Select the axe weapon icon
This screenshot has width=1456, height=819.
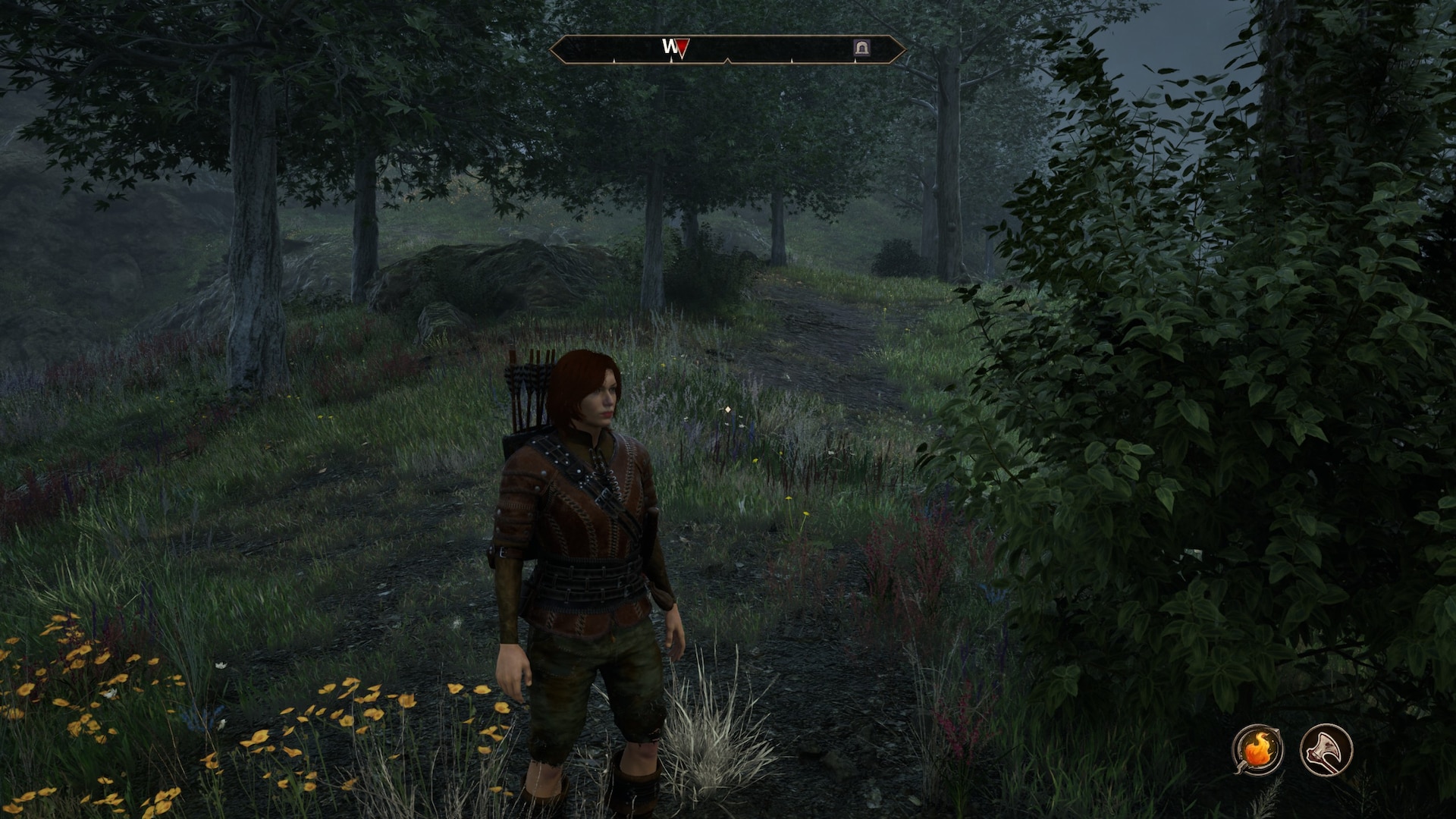pos(1326,749)
